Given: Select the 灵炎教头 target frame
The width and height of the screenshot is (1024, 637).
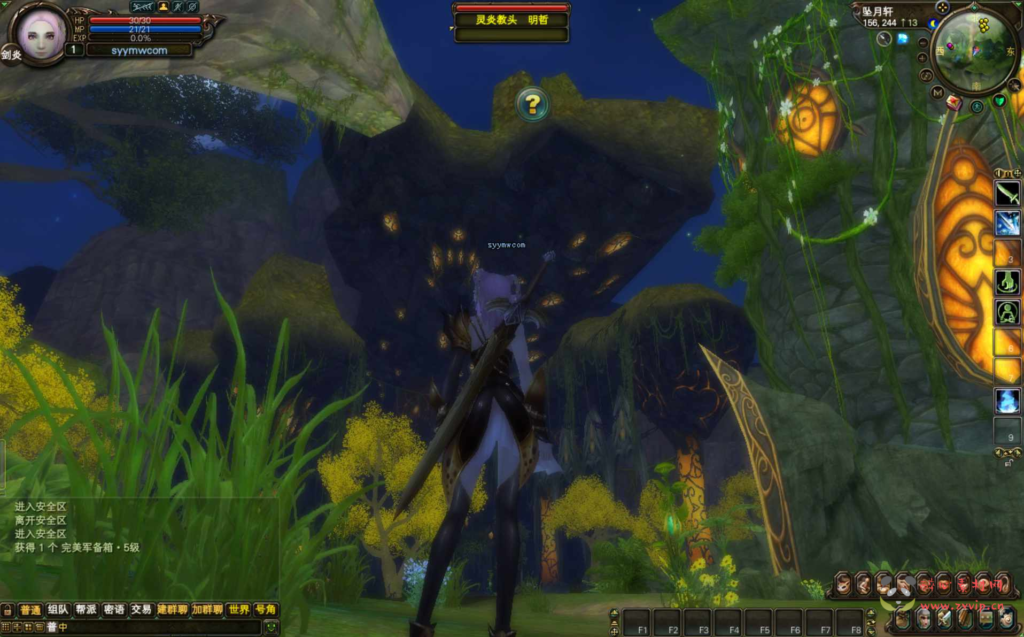Looking at the screenshot, I should click(x=511, y=19).
